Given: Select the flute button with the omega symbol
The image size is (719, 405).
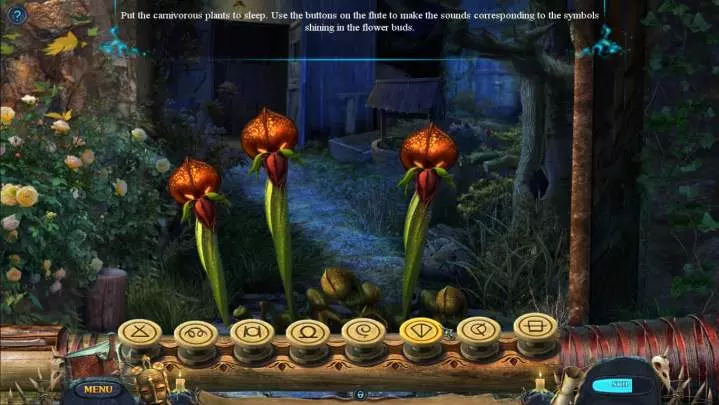Looking at the screenshot, I should 307,331.
